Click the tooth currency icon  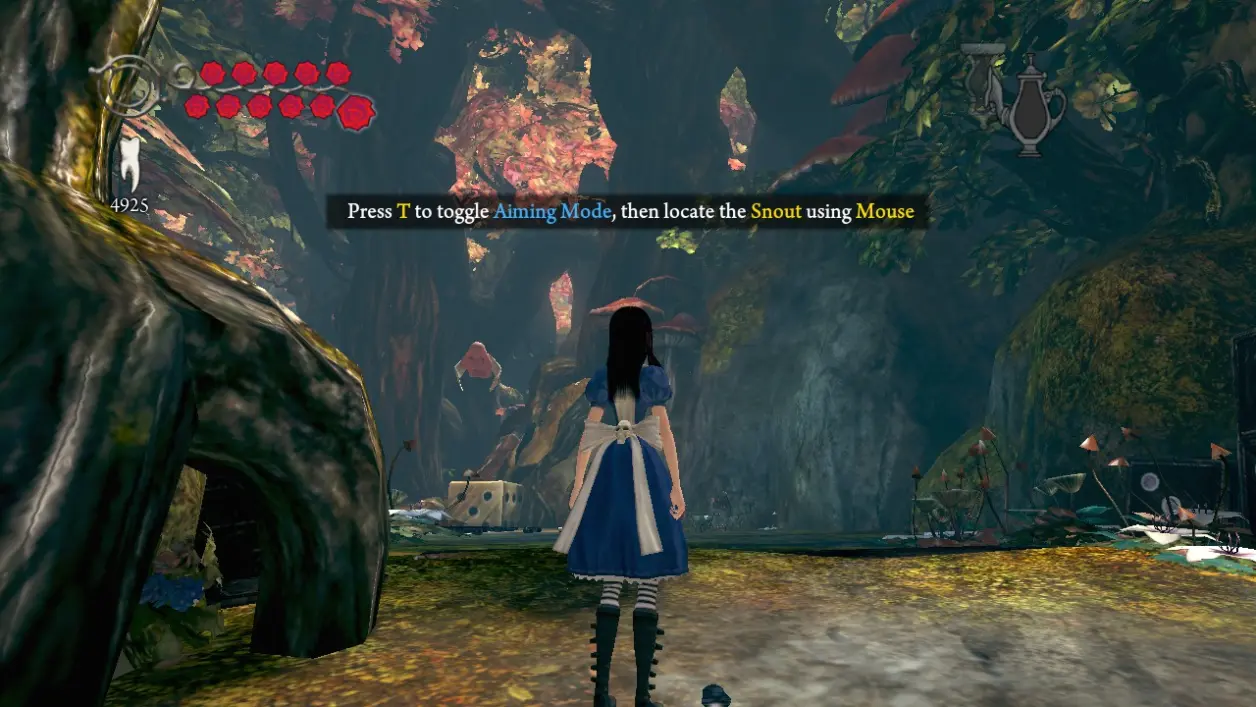(128, 165)
